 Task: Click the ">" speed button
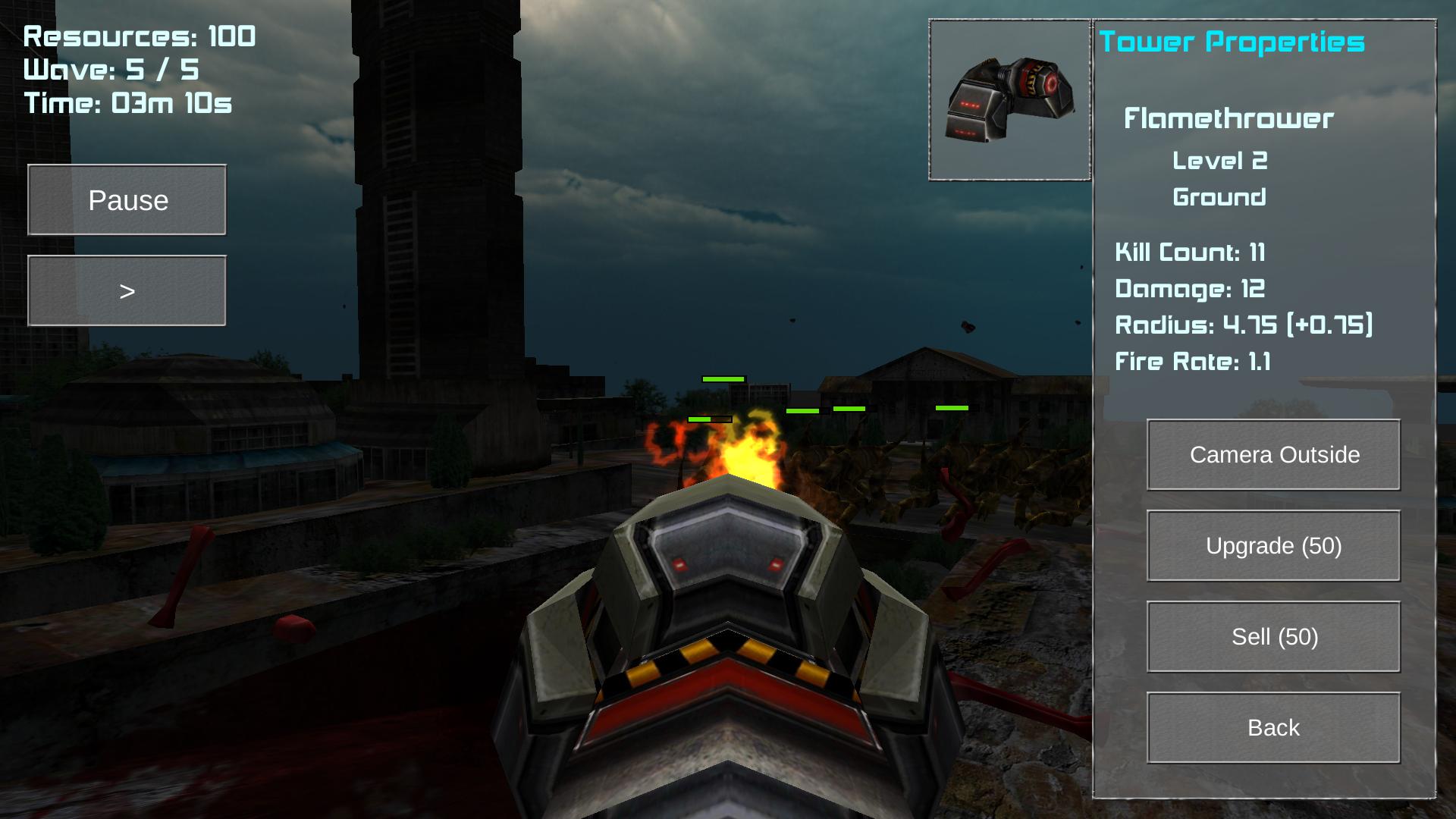(127, 291)
